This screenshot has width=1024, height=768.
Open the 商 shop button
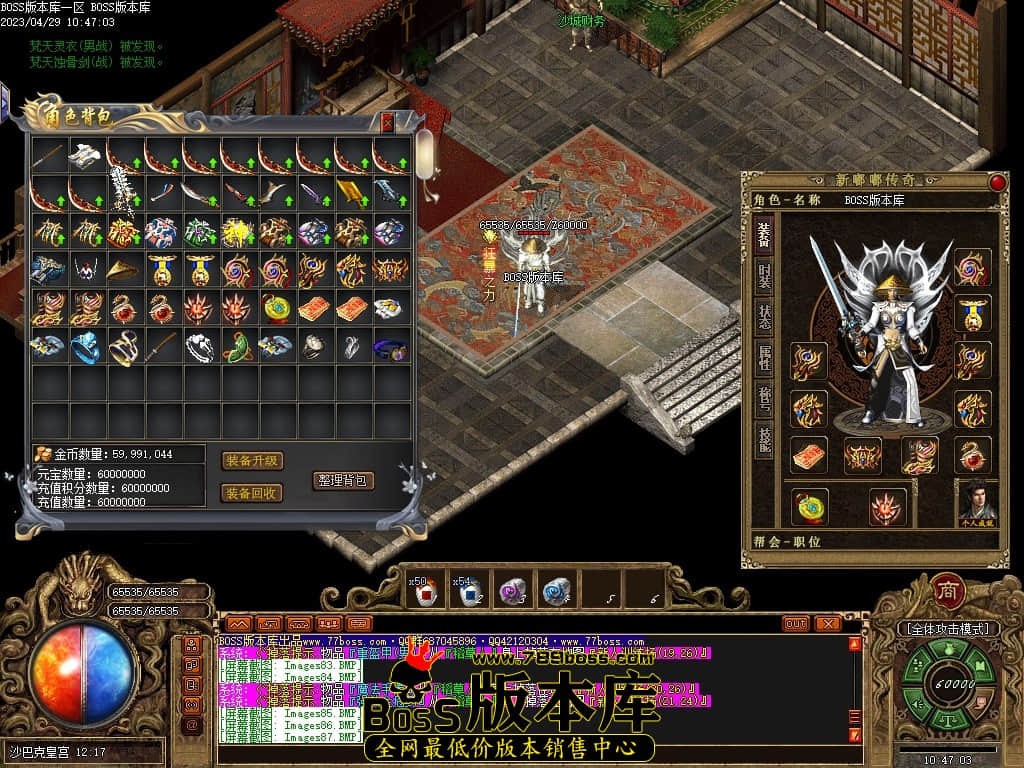[x=947, y=590]
